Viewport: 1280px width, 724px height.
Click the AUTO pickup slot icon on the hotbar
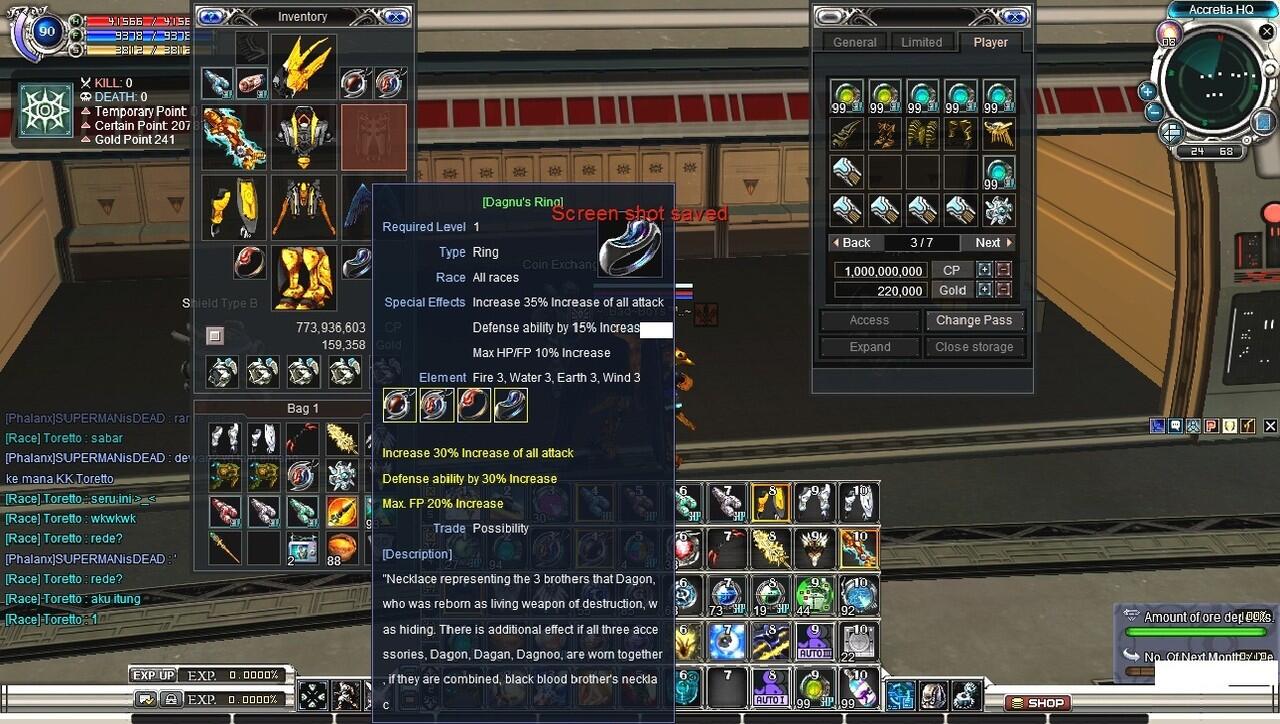[x=813, y=641]
